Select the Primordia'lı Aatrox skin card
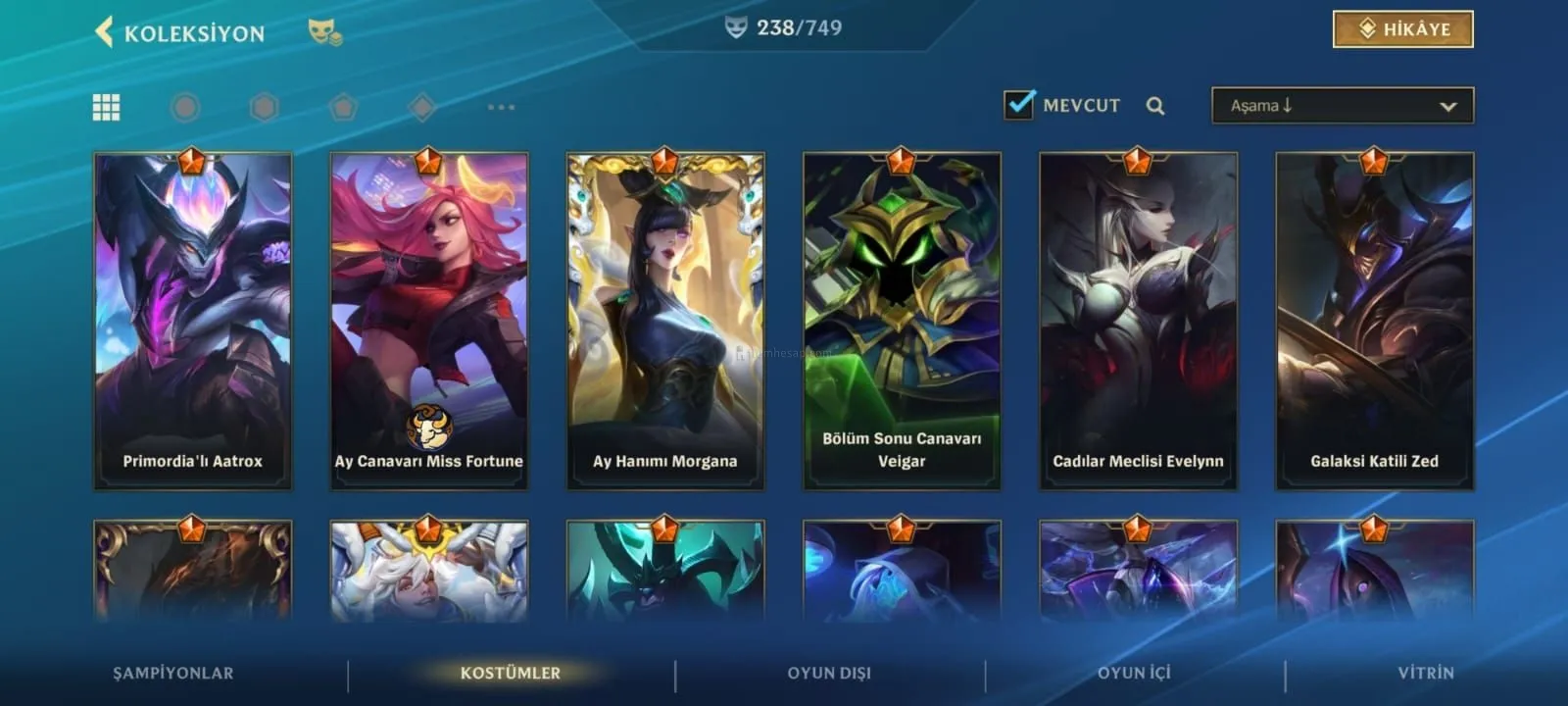Screen dimensions: 1568x706 (x=193, y=321)
